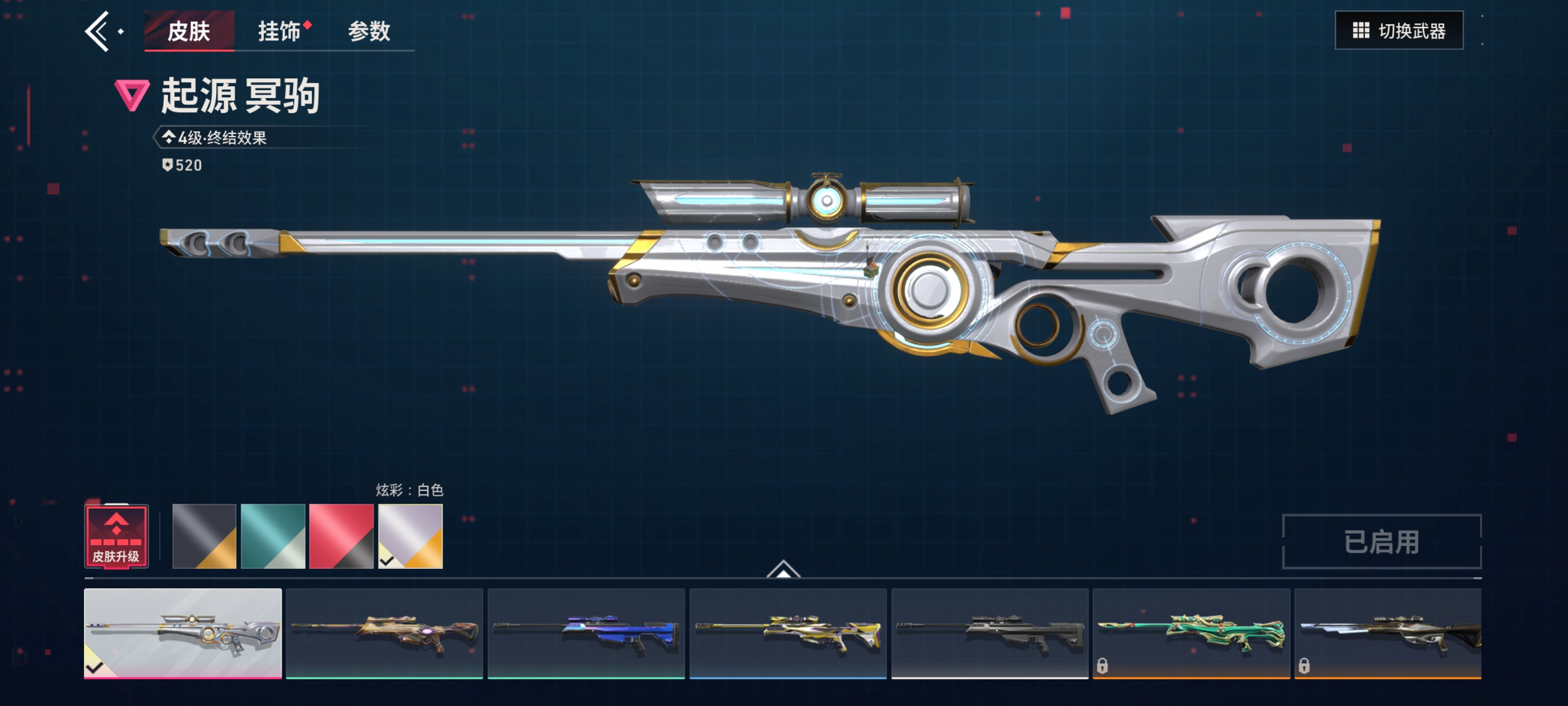
Task: Show the 参数 tab
Action: [369, 31]
